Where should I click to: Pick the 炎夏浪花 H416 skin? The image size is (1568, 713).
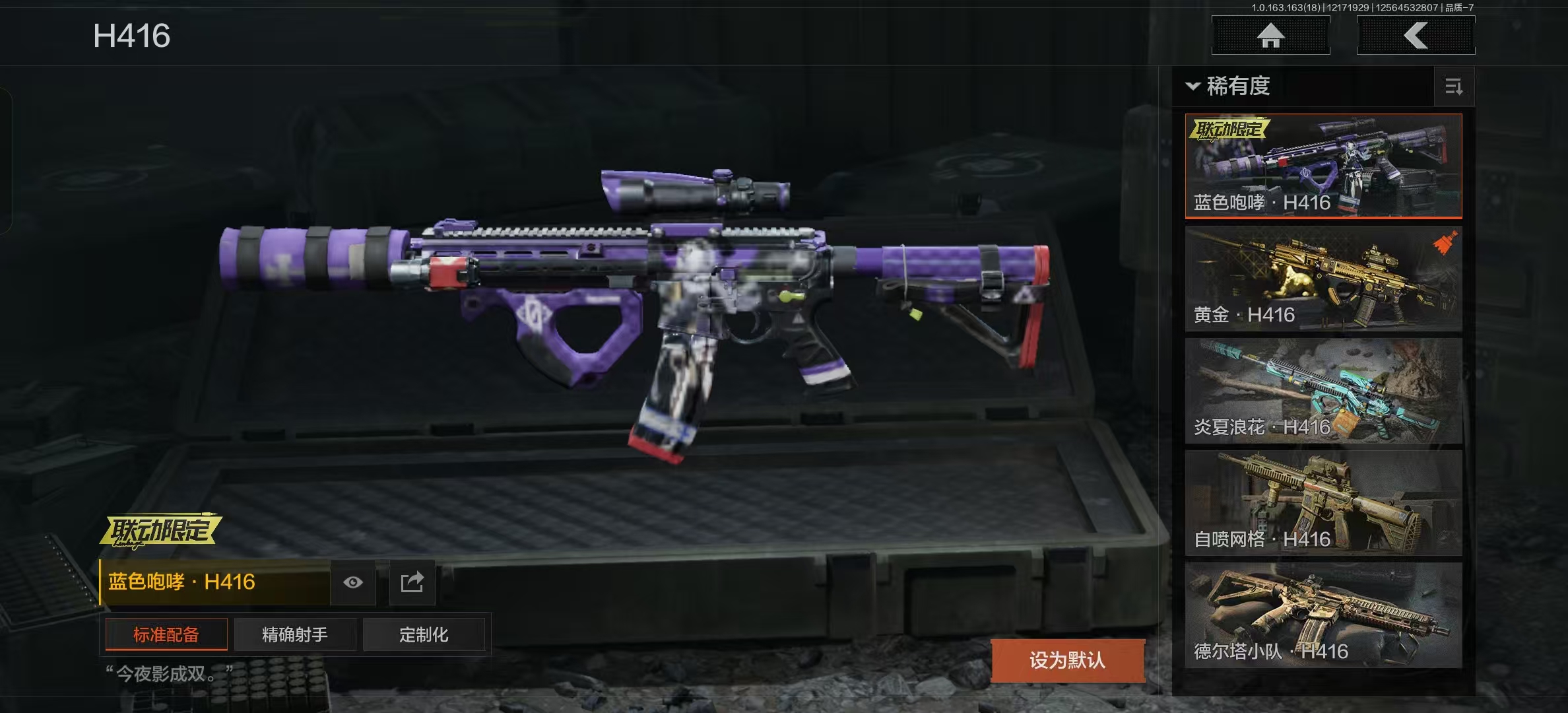(1323, 391)
